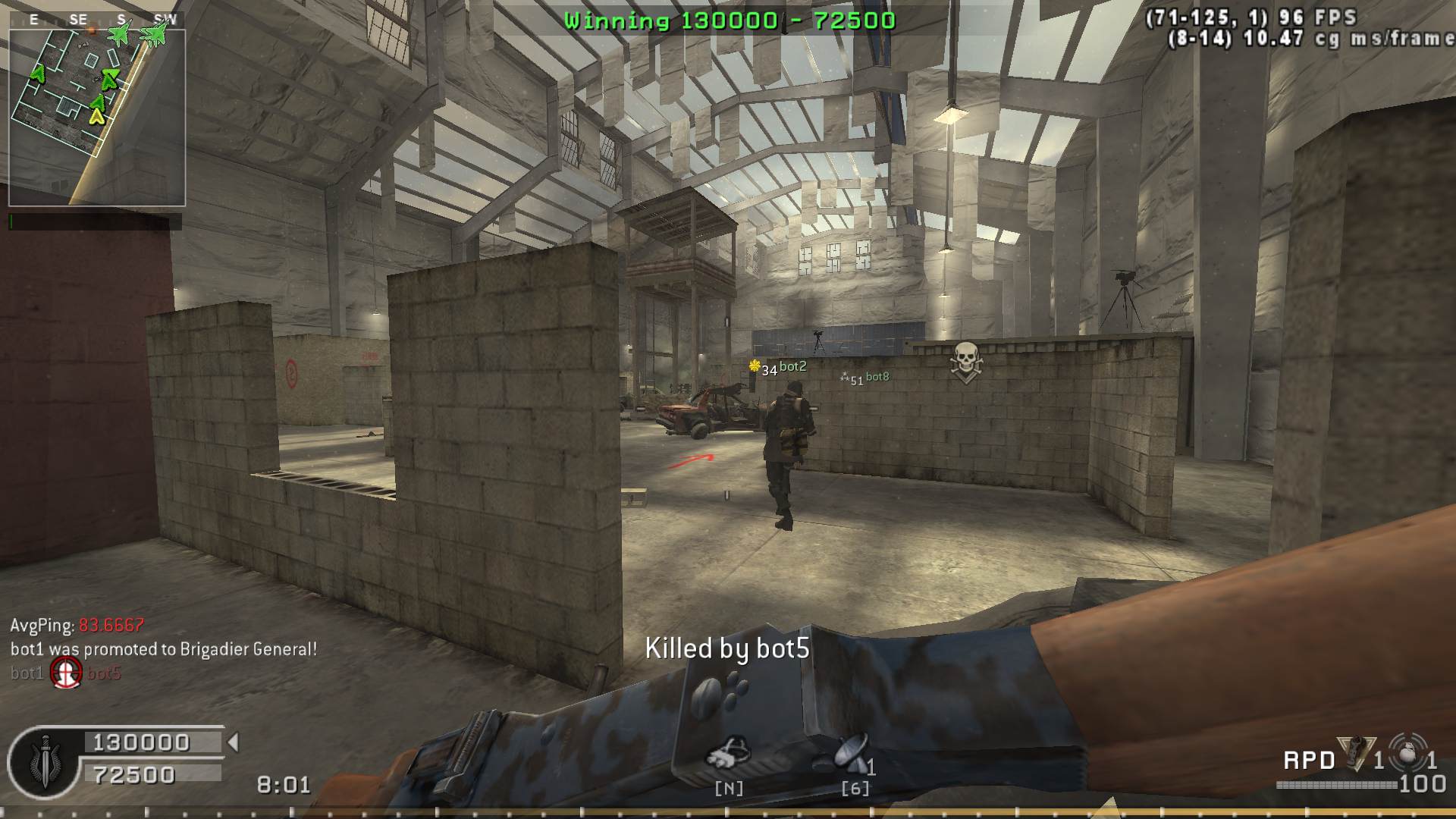Click the red kill icon in killfeed
Image resolution: width=1456 pixels, height=819 pixels.
click(66, 673)
